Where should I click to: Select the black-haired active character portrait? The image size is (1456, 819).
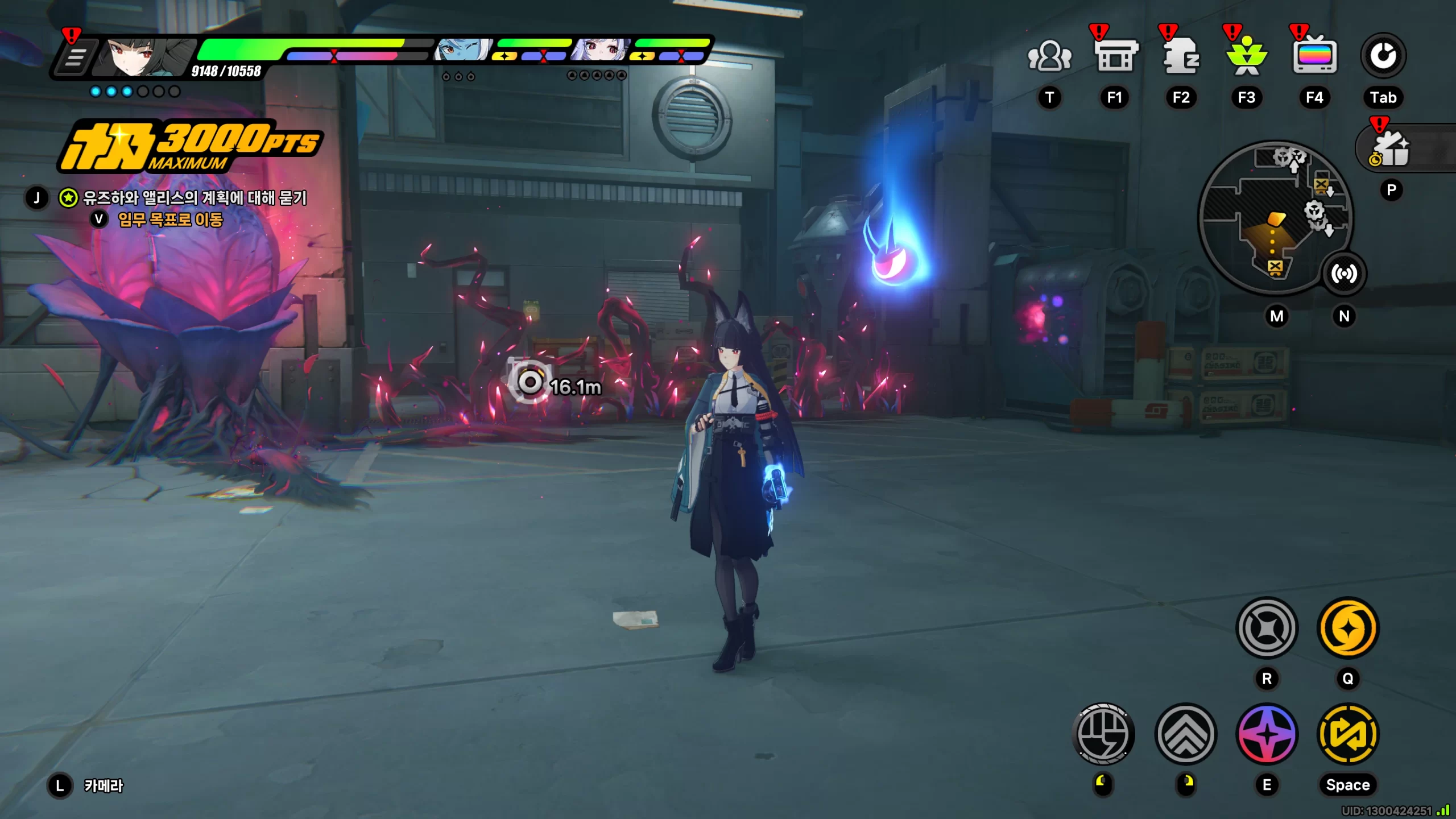click(x=143, y=57)
